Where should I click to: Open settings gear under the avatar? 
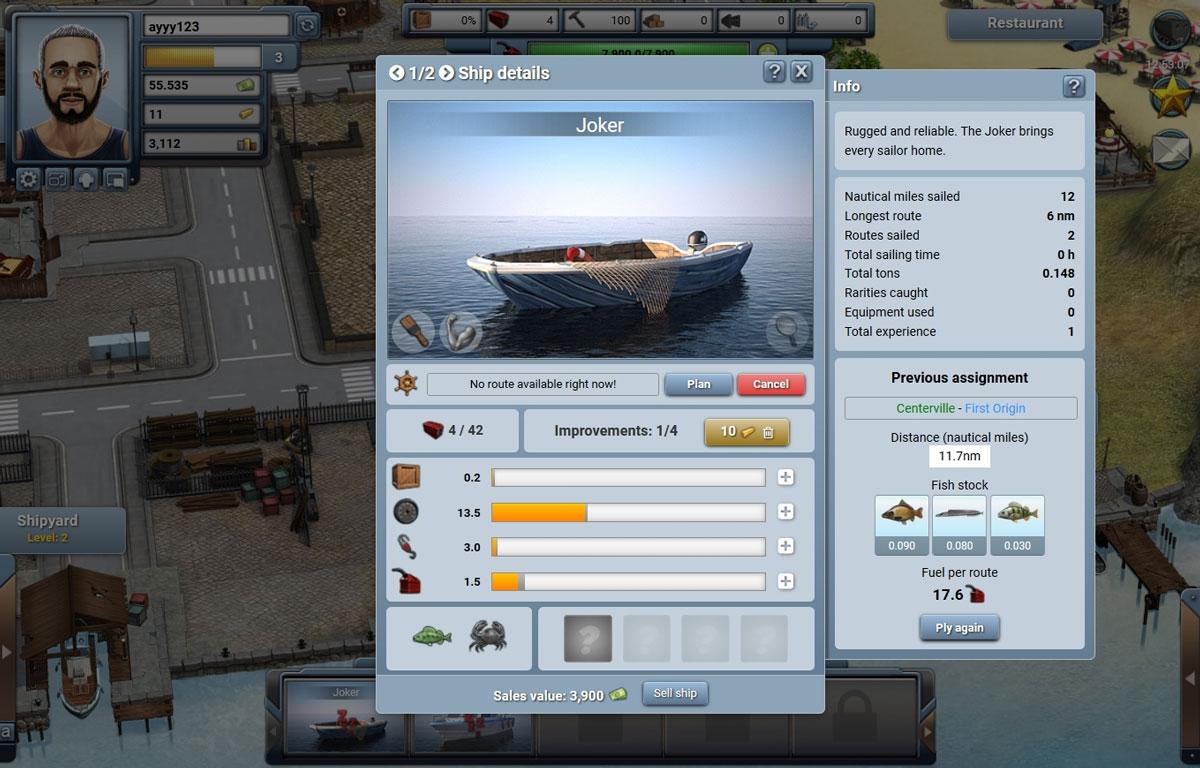(x=28, y=180)
